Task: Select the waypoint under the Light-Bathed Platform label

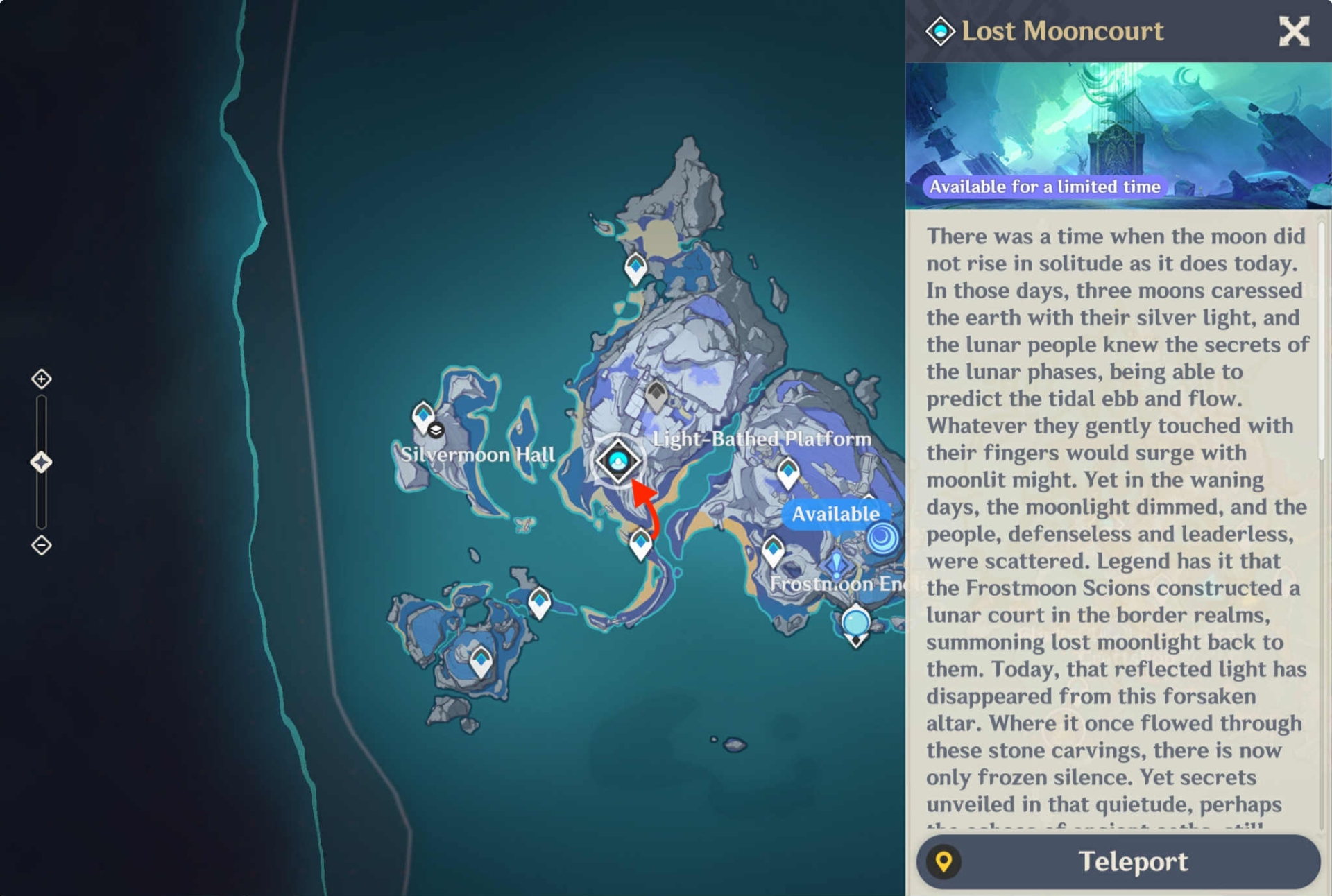Action: click(x=787, y=474)
